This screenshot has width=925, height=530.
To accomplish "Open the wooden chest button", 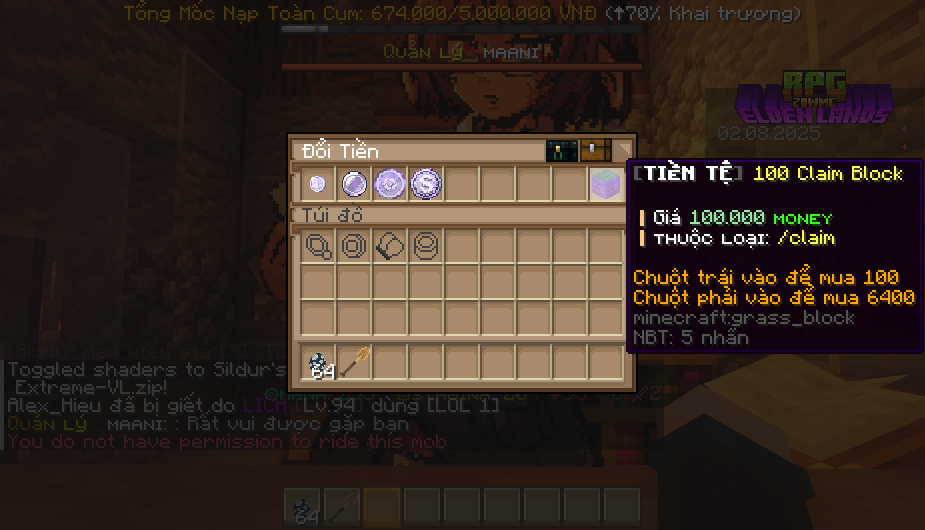I will tap(595, 151).
